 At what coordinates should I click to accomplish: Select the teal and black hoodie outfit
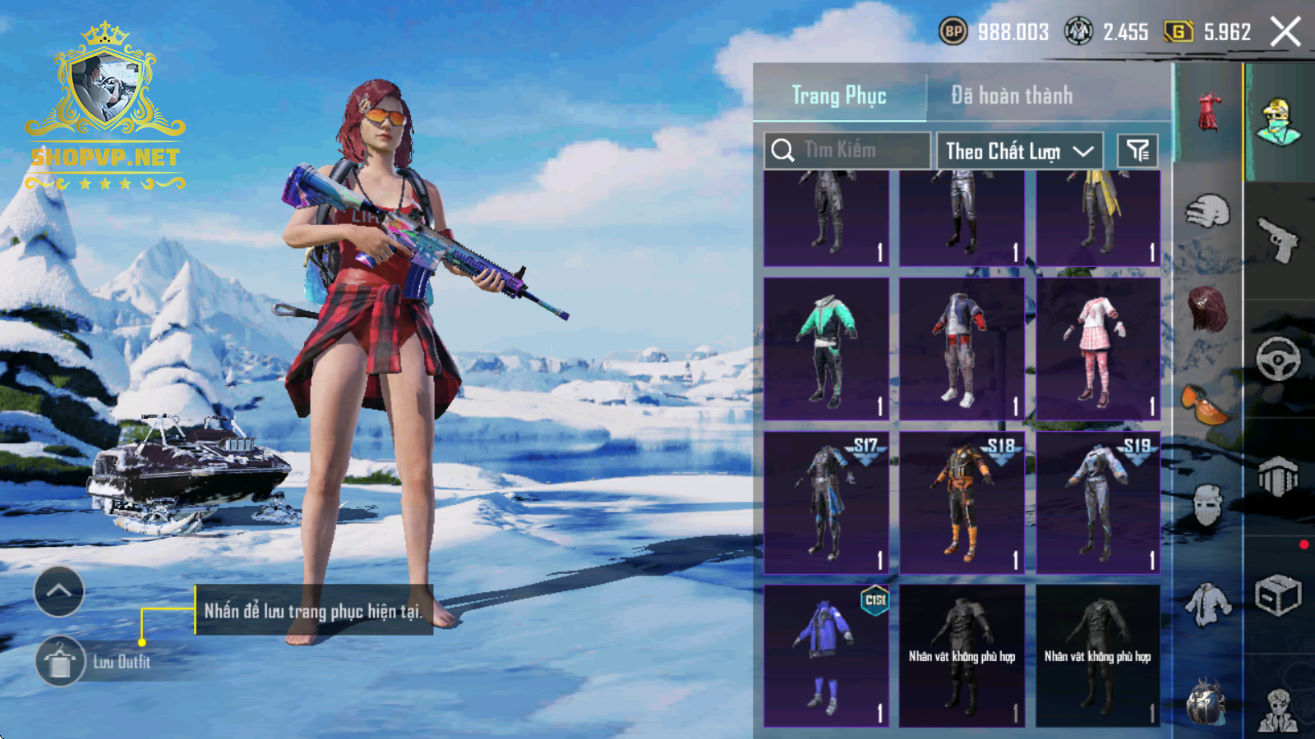pos(826,347)
